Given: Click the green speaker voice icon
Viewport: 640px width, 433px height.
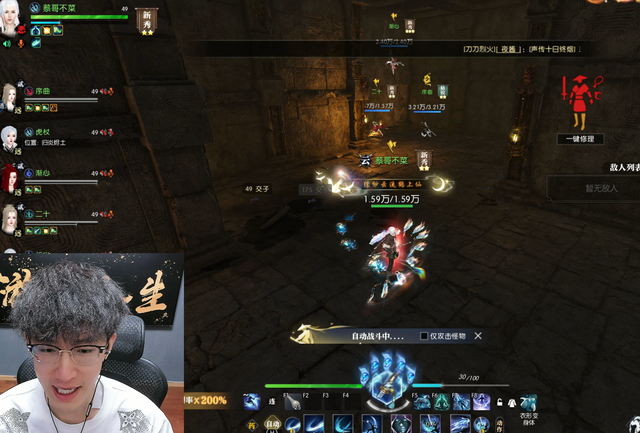Looking at the screenshot, I should [x=7, y=44].
